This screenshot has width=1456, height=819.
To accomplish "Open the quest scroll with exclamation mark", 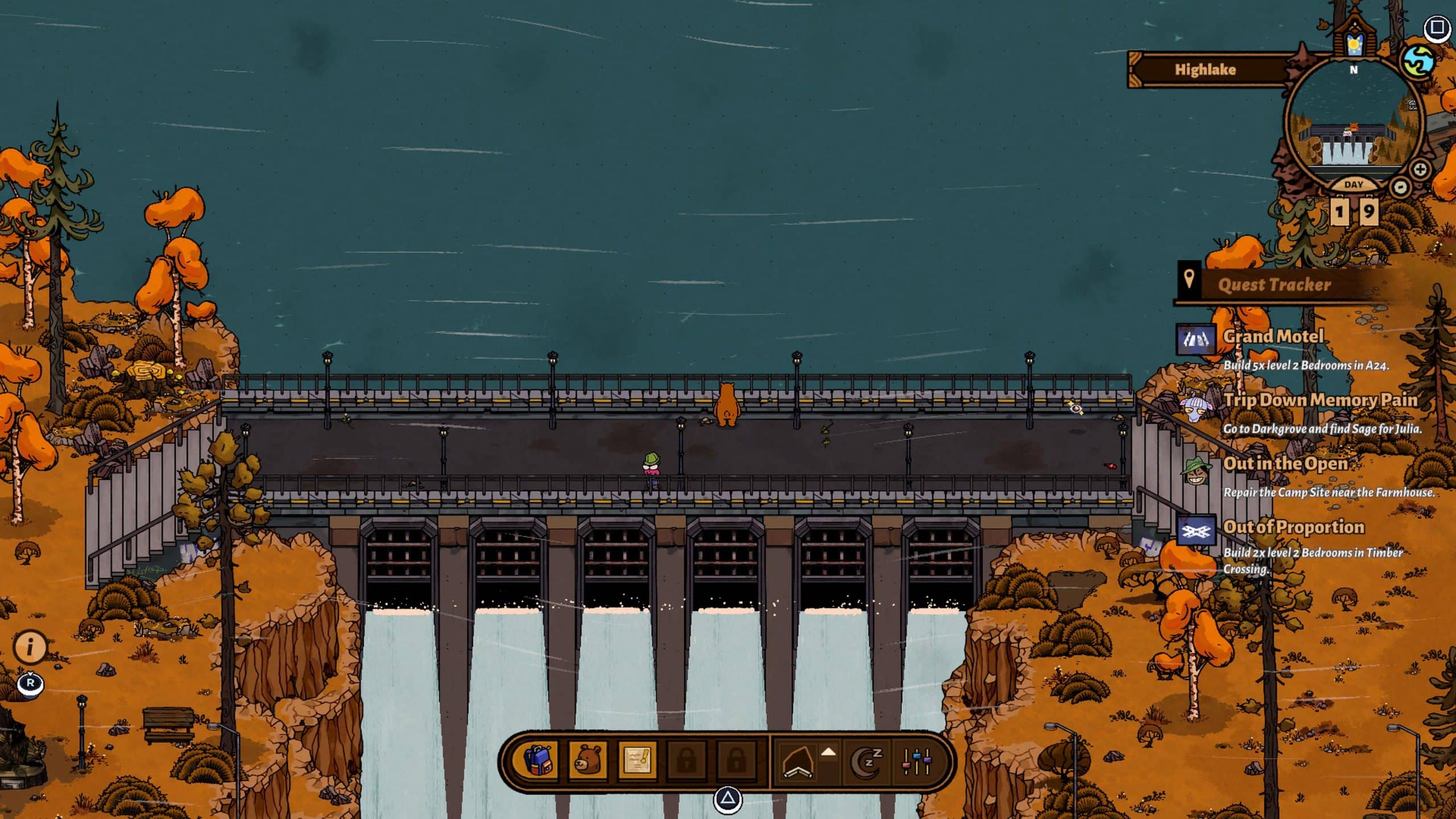I will click(637, 760).
